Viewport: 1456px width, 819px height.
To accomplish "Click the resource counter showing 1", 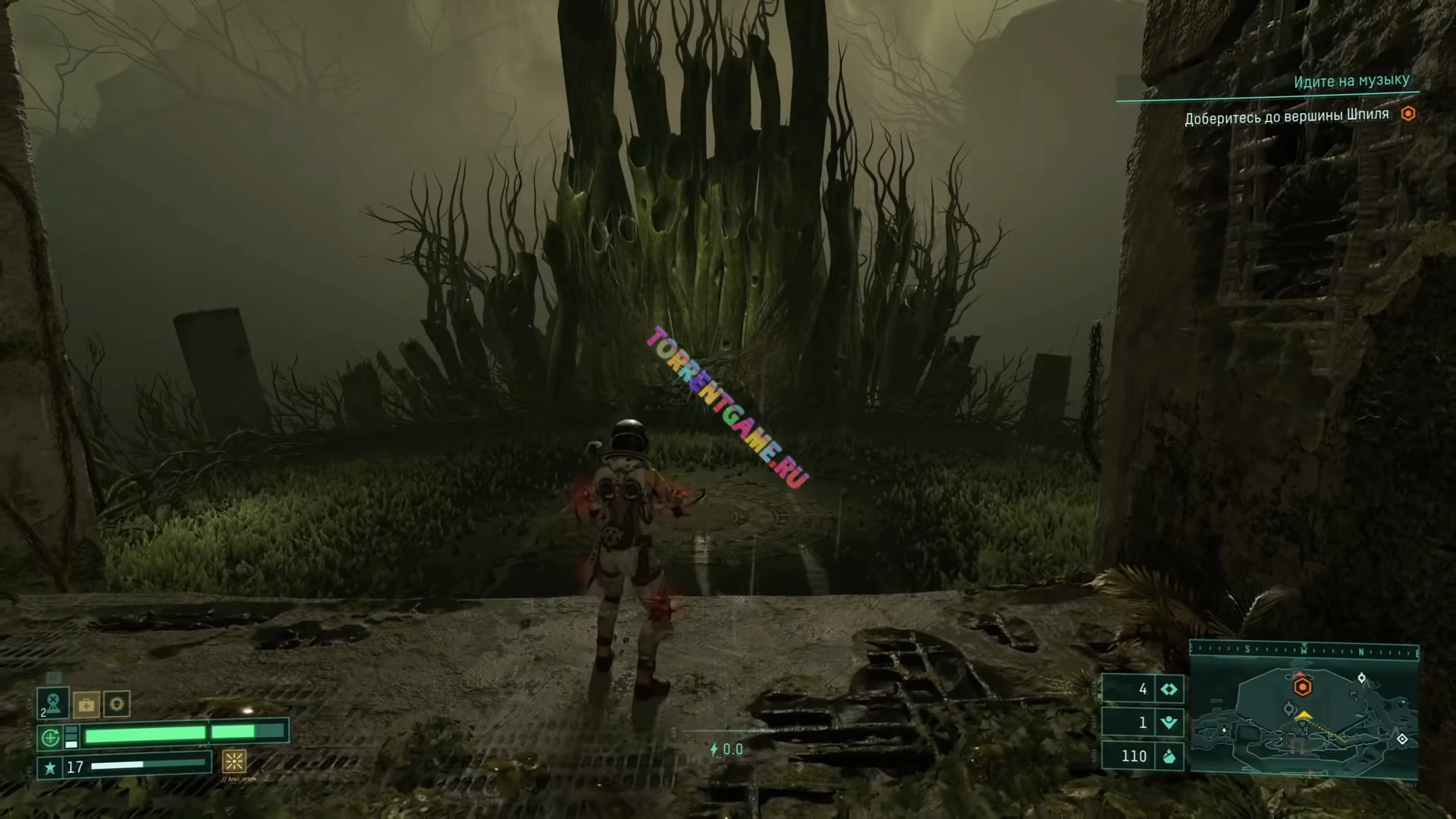I will (1142, 722).
